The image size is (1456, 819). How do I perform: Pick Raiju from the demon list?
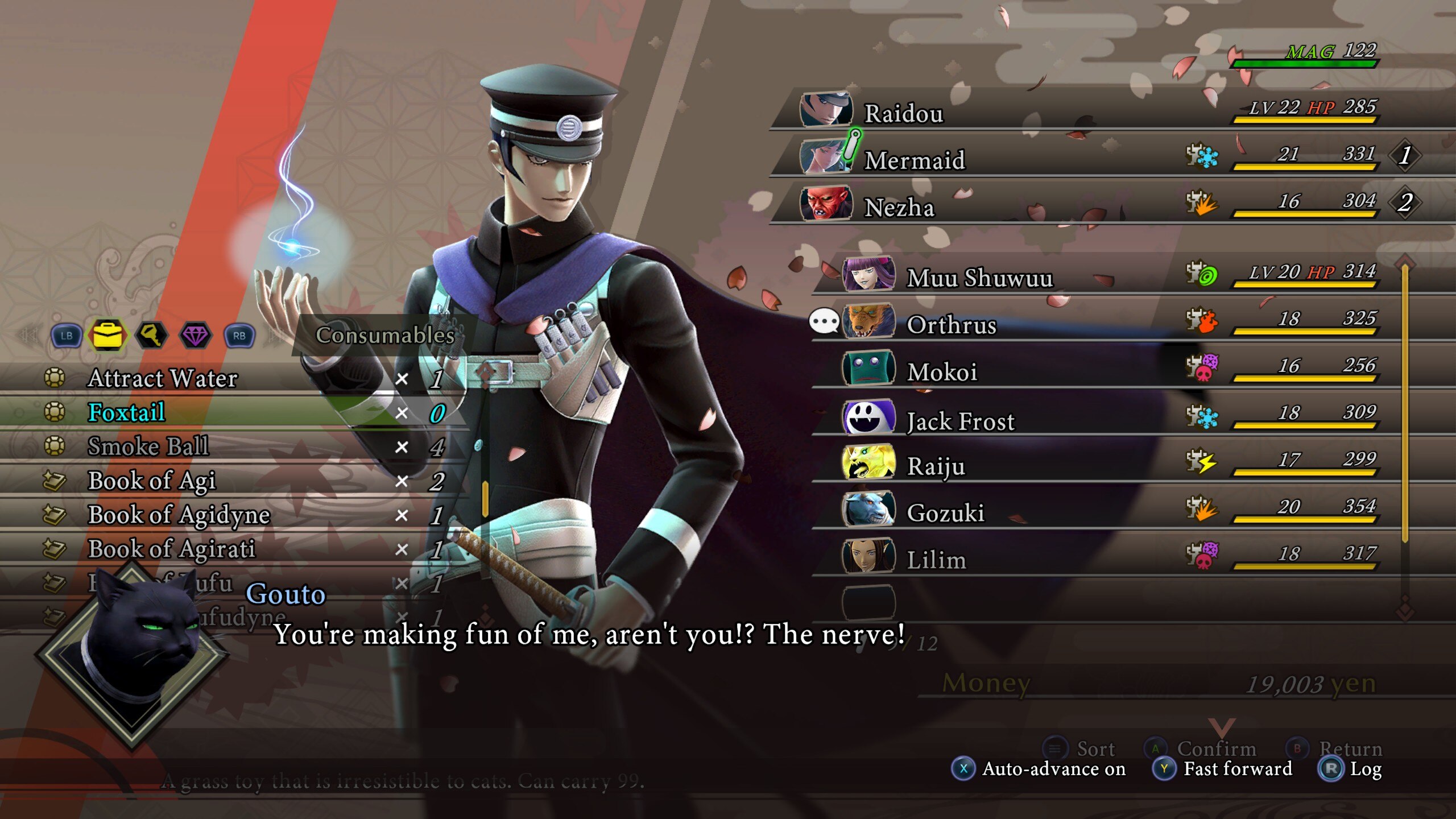click(936, 467)
